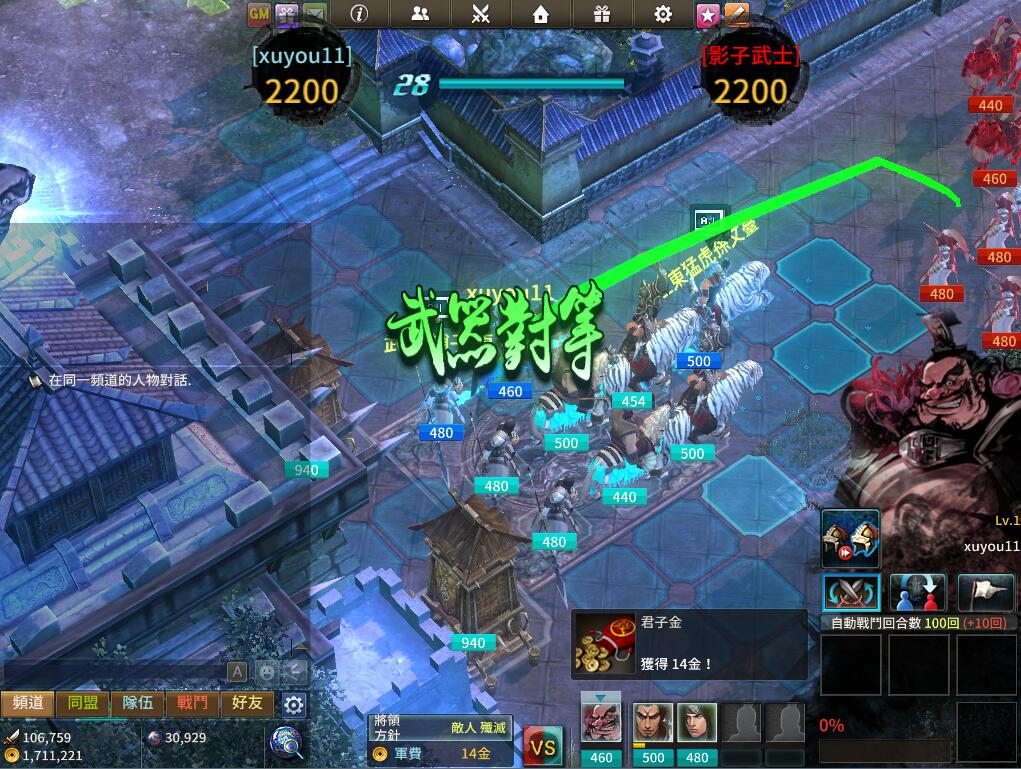Open the crossed swords battle menu

(x=480, y=14)
